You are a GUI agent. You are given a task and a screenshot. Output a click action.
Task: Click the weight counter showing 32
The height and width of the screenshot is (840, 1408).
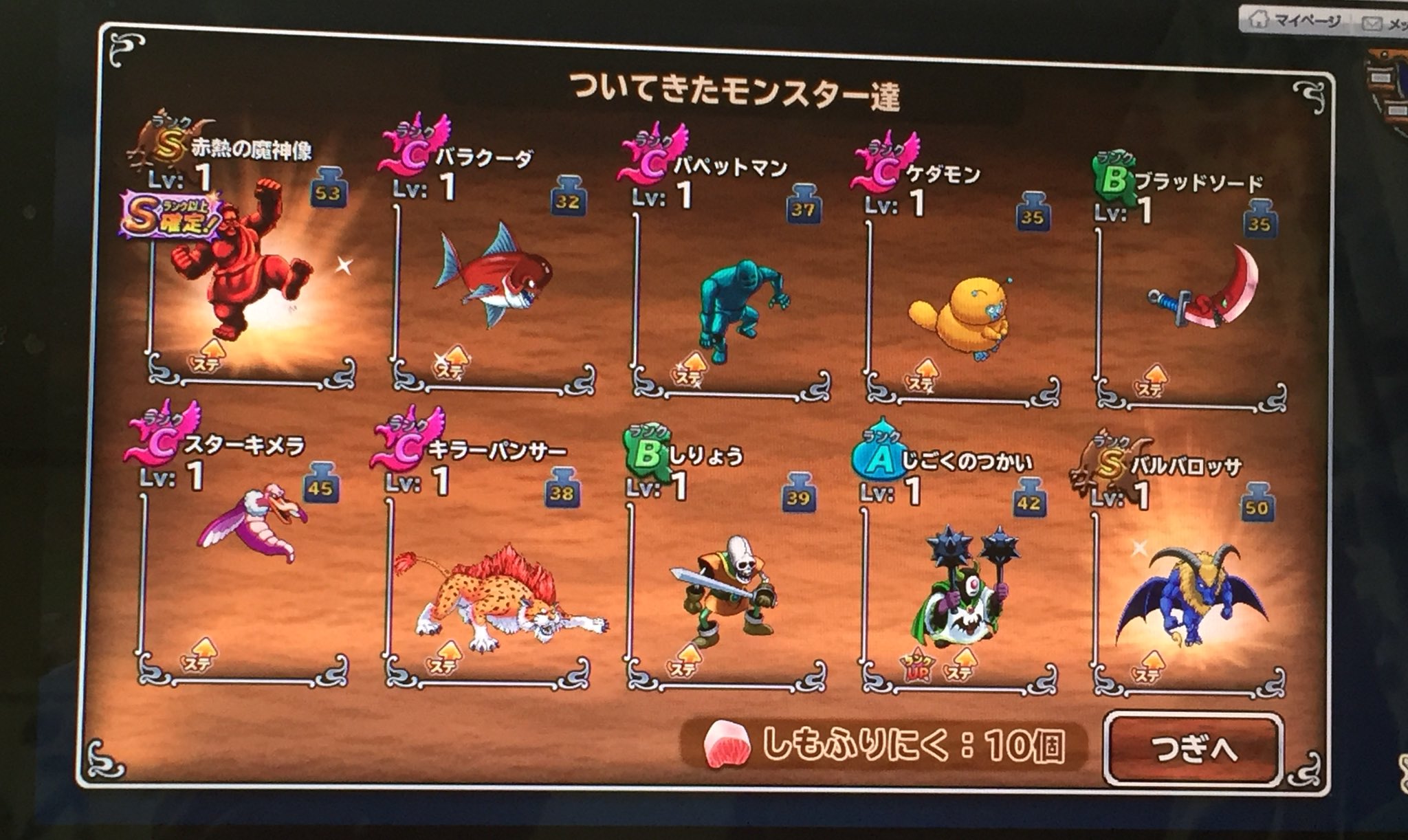click(568, 199)
